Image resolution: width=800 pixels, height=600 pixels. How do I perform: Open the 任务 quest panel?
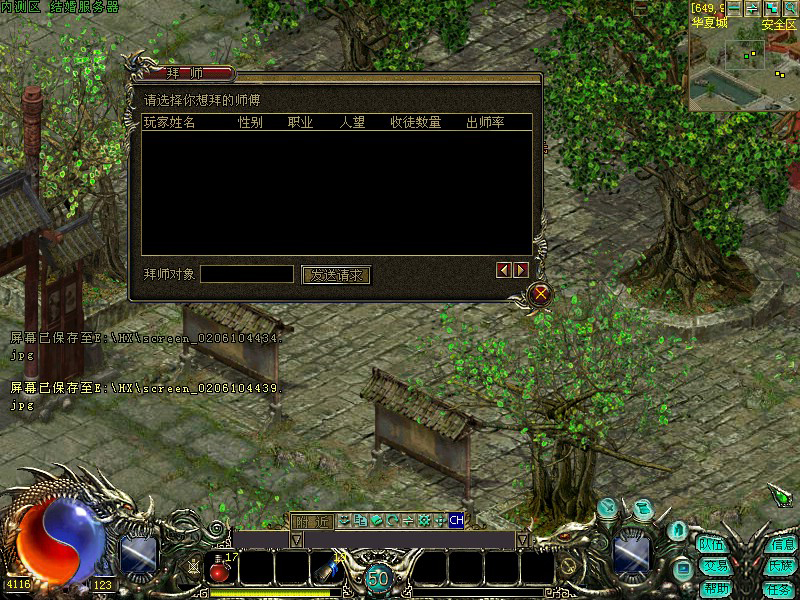[779, 588]
